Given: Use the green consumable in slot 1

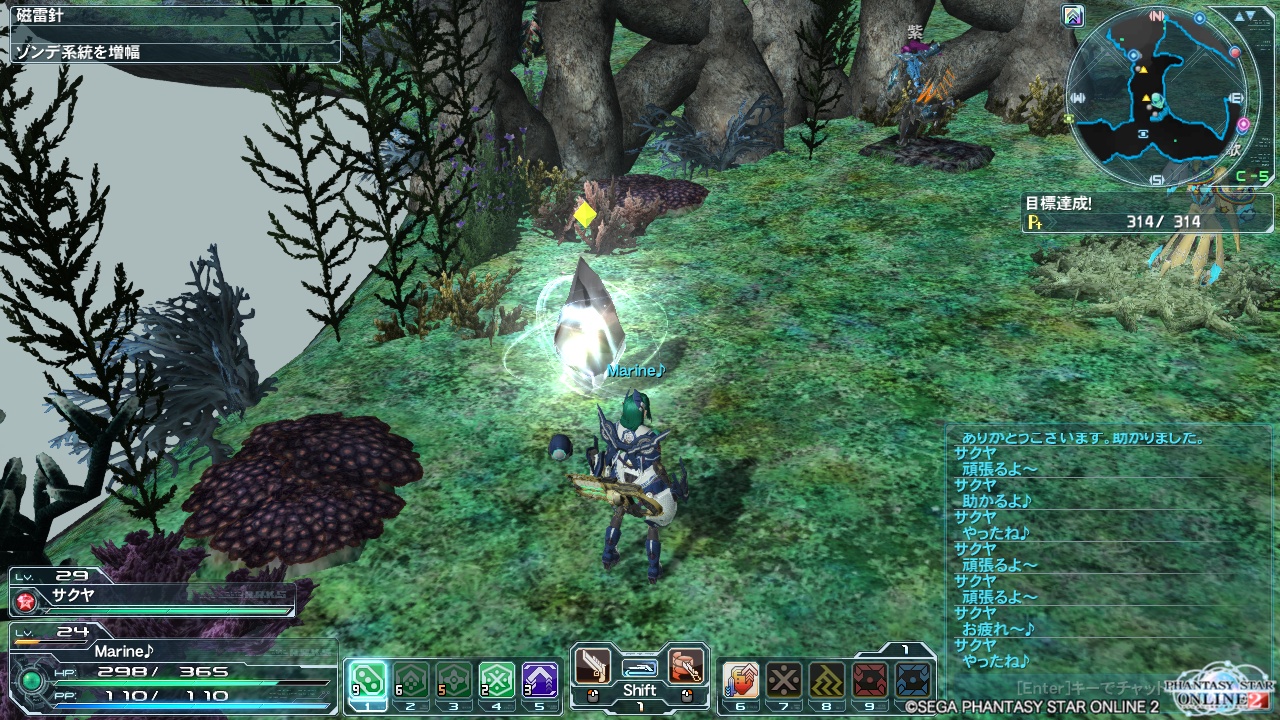Looking at the screenshot, I should coord(367,679).
